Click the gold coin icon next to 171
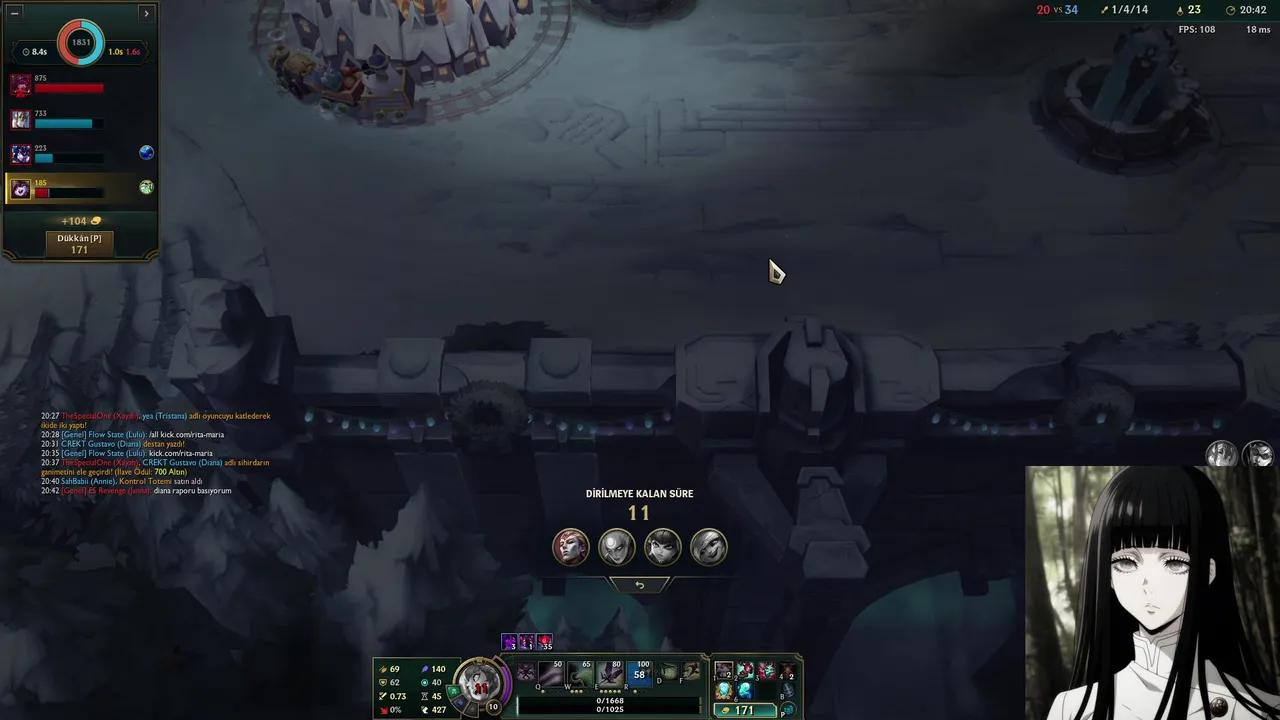Image resolution: width=1280 pixels, height=720 pixels. pos(727,710)
